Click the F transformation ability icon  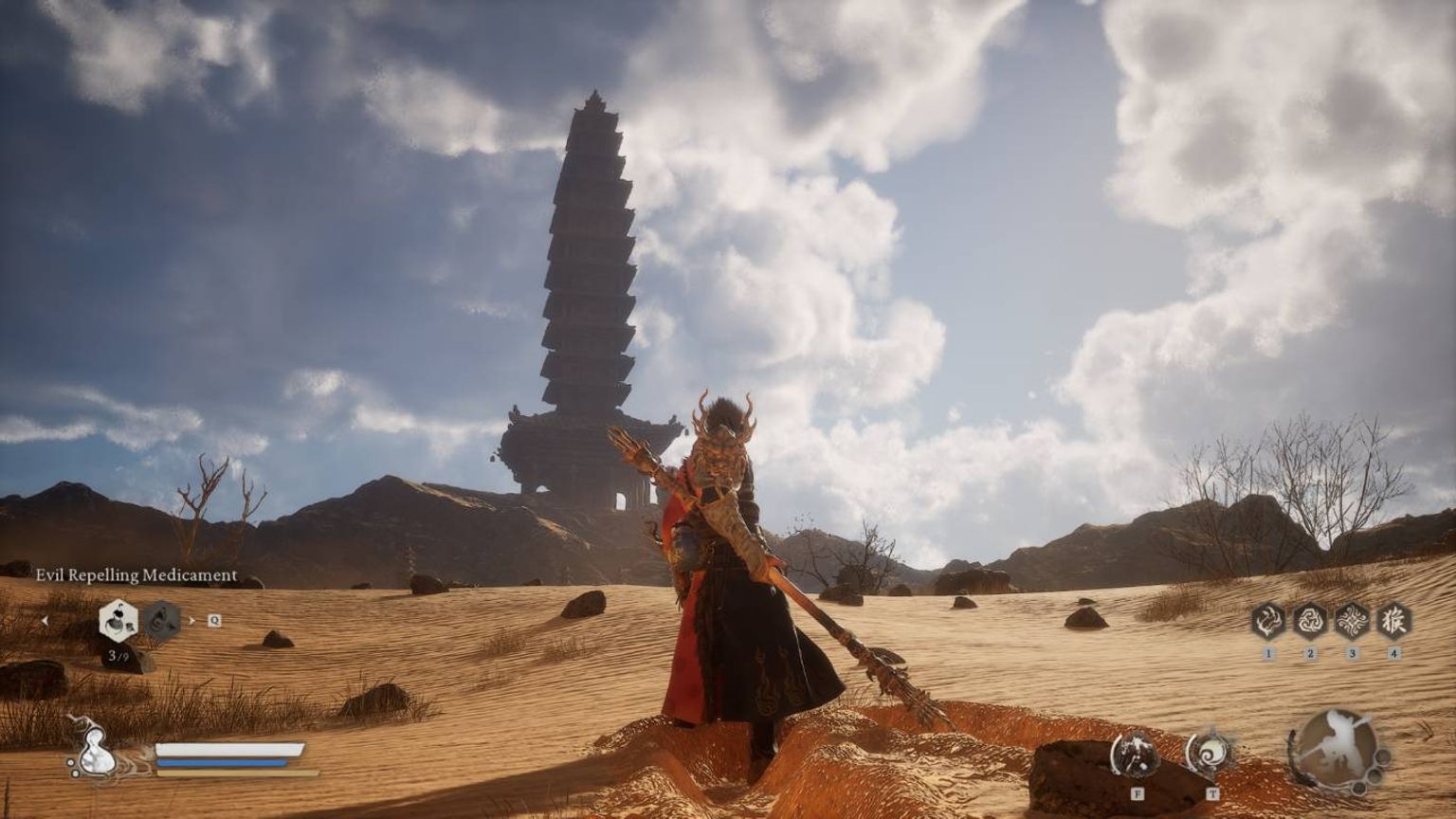point(1137,753)
